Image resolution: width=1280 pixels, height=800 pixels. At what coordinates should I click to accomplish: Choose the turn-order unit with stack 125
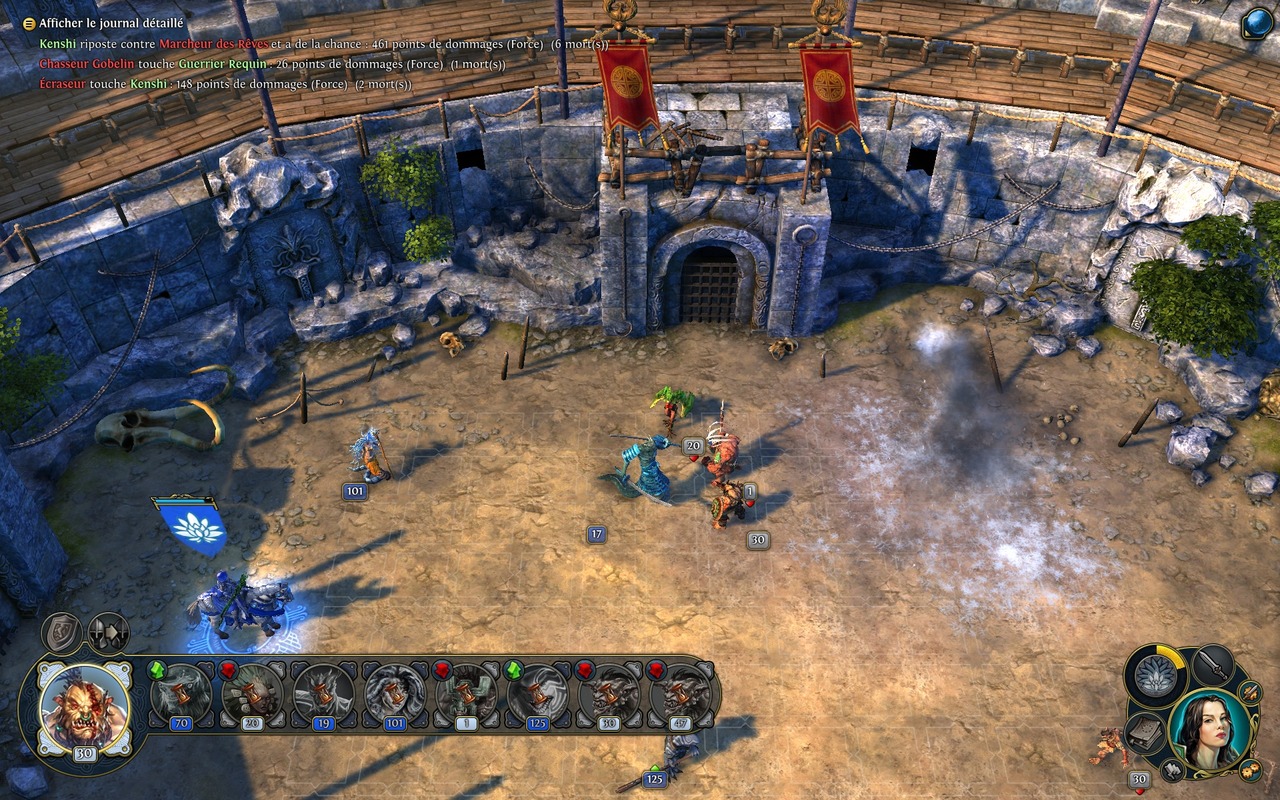pyautogui.click(x=538, y=693)
